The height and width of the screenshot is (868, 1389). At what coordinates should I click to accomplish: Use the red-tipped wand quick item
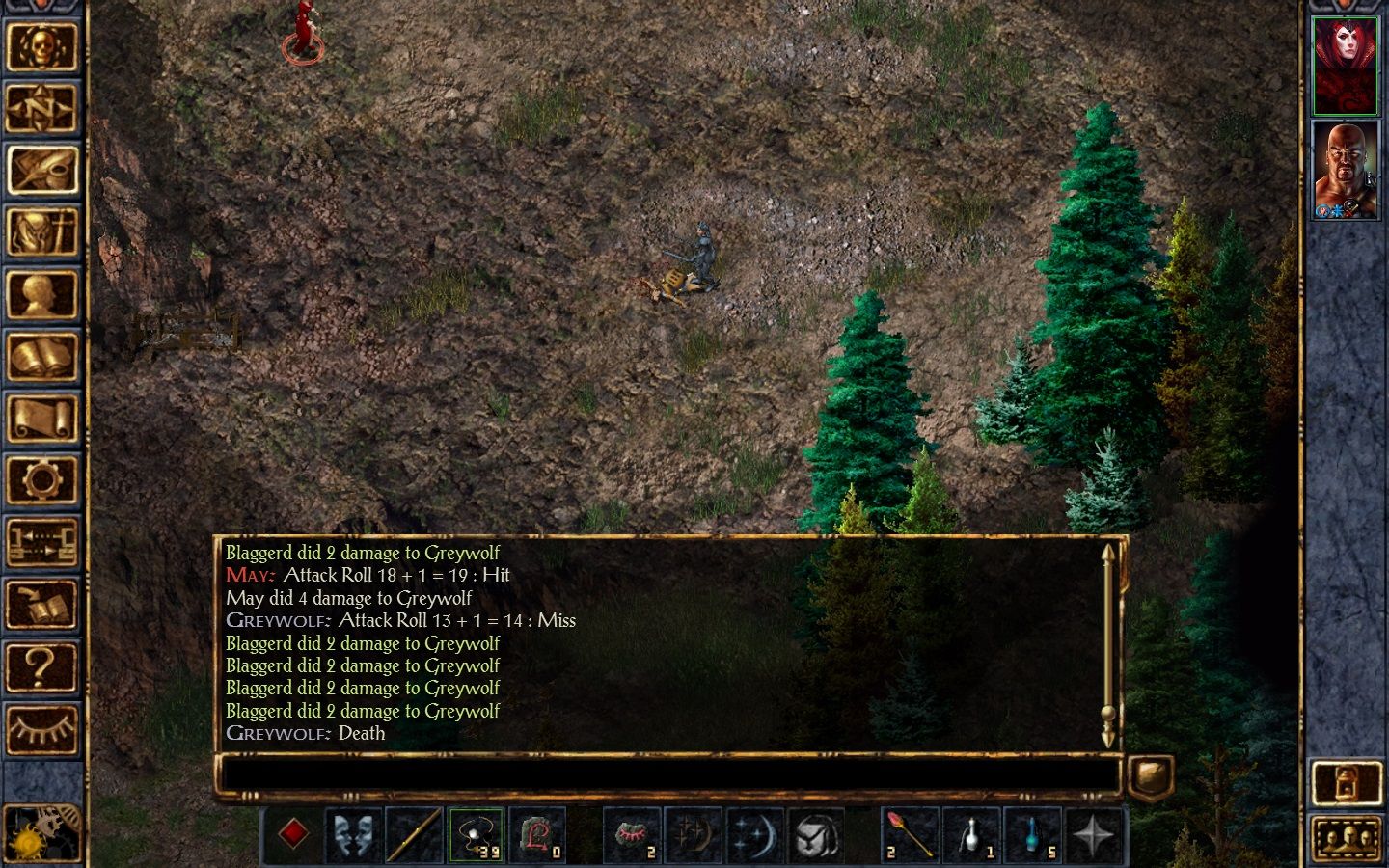point(910,834)
